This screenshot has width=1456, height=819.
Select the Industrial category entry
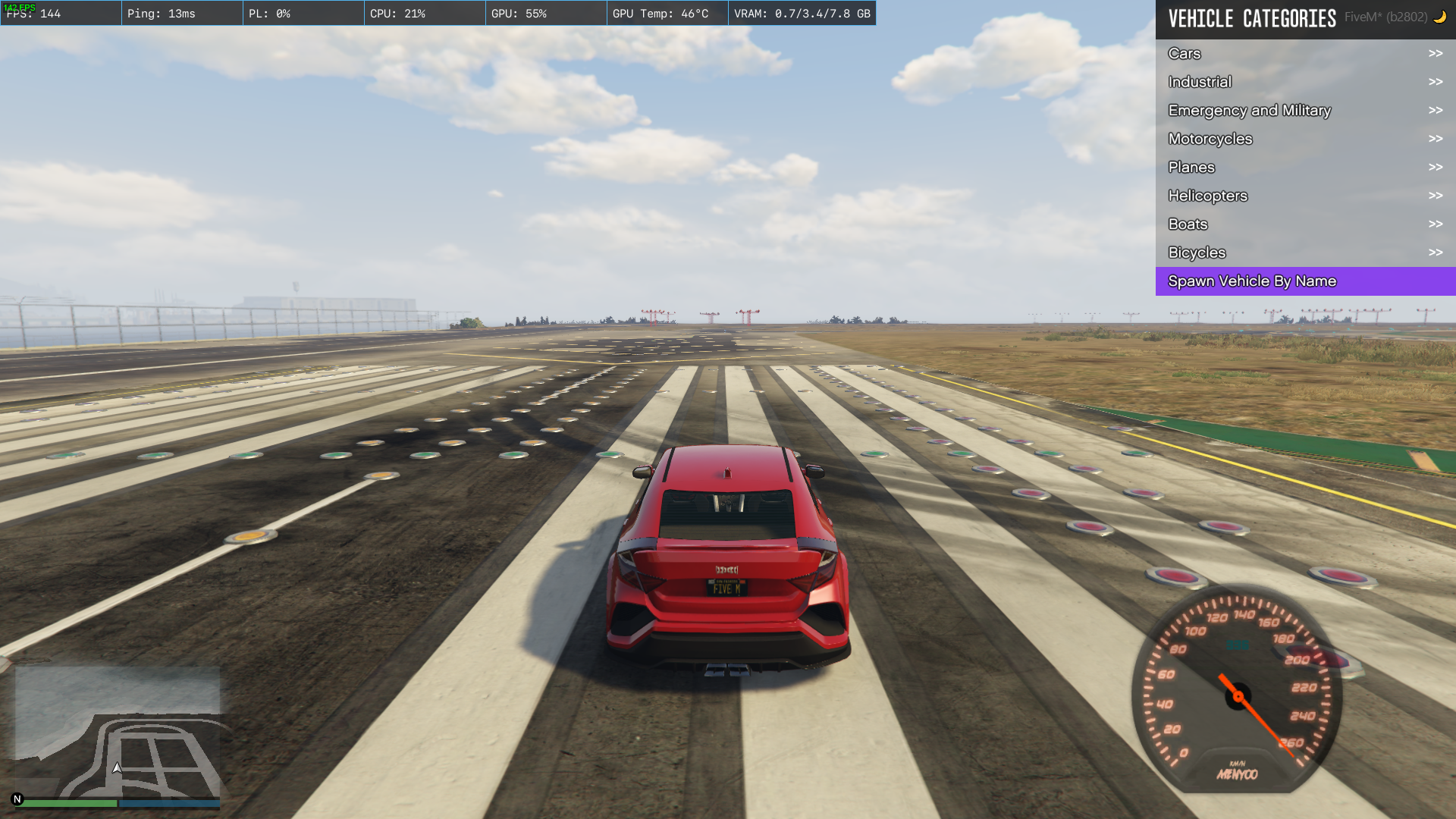point(1304,82)
